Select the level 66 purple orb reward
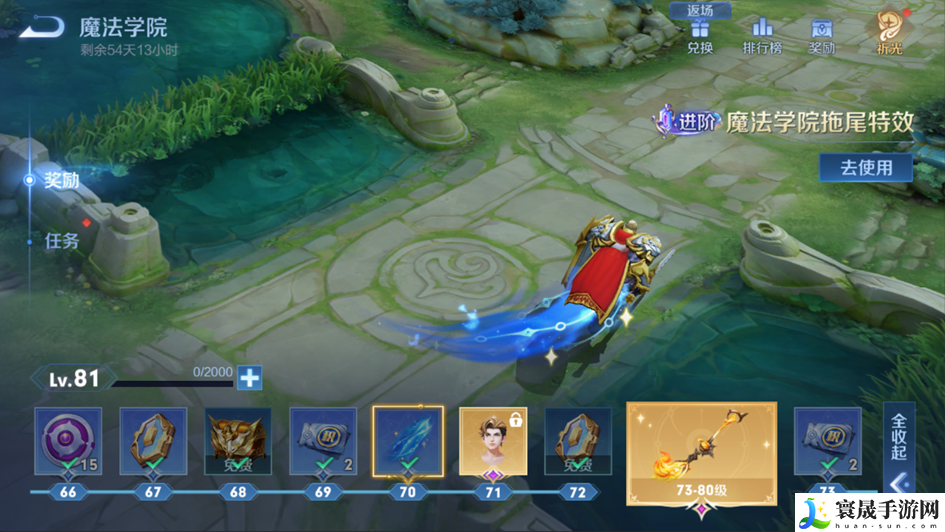The height and width of the screenshot is (532, 945). coord(68,440)
